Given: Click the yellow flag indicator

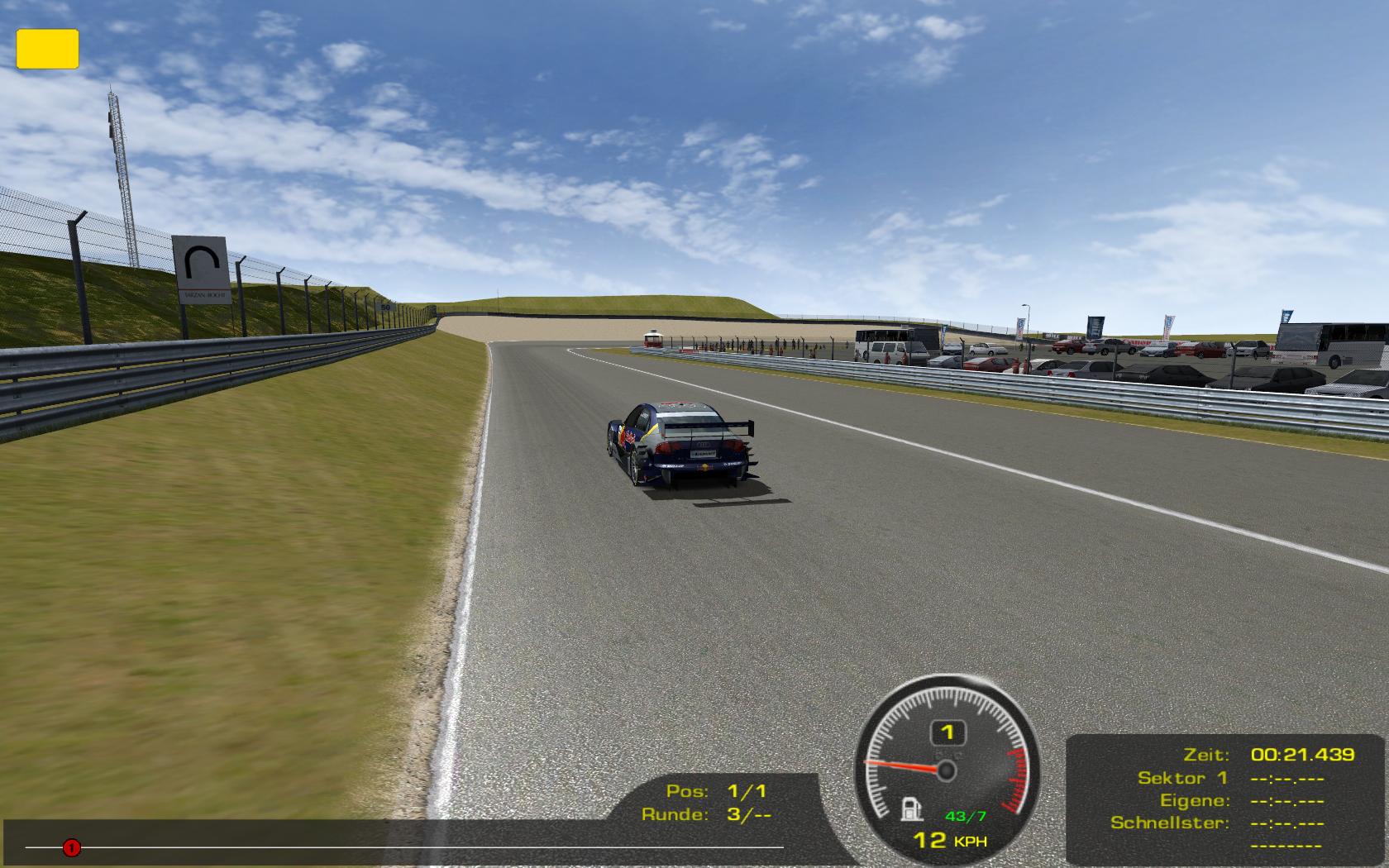Looking at the screenshot, I should (x=47, y=49).
